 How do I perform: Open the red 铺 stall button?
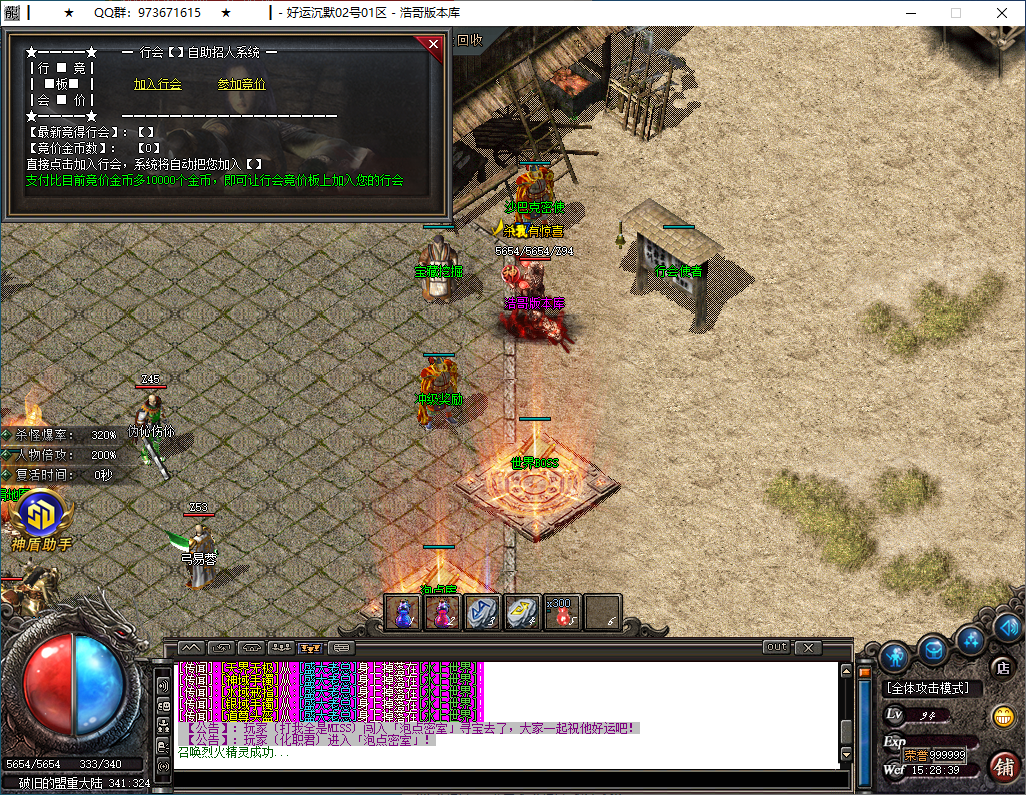1003,766
